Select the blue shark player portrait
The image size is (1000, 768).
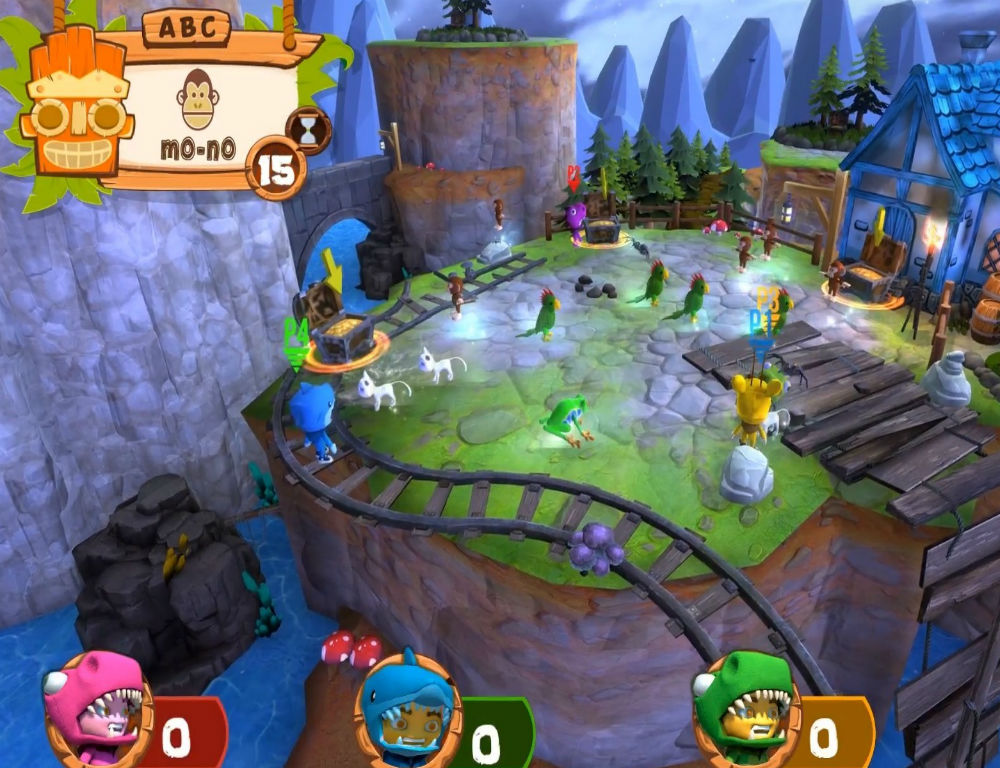coord(408,708)
